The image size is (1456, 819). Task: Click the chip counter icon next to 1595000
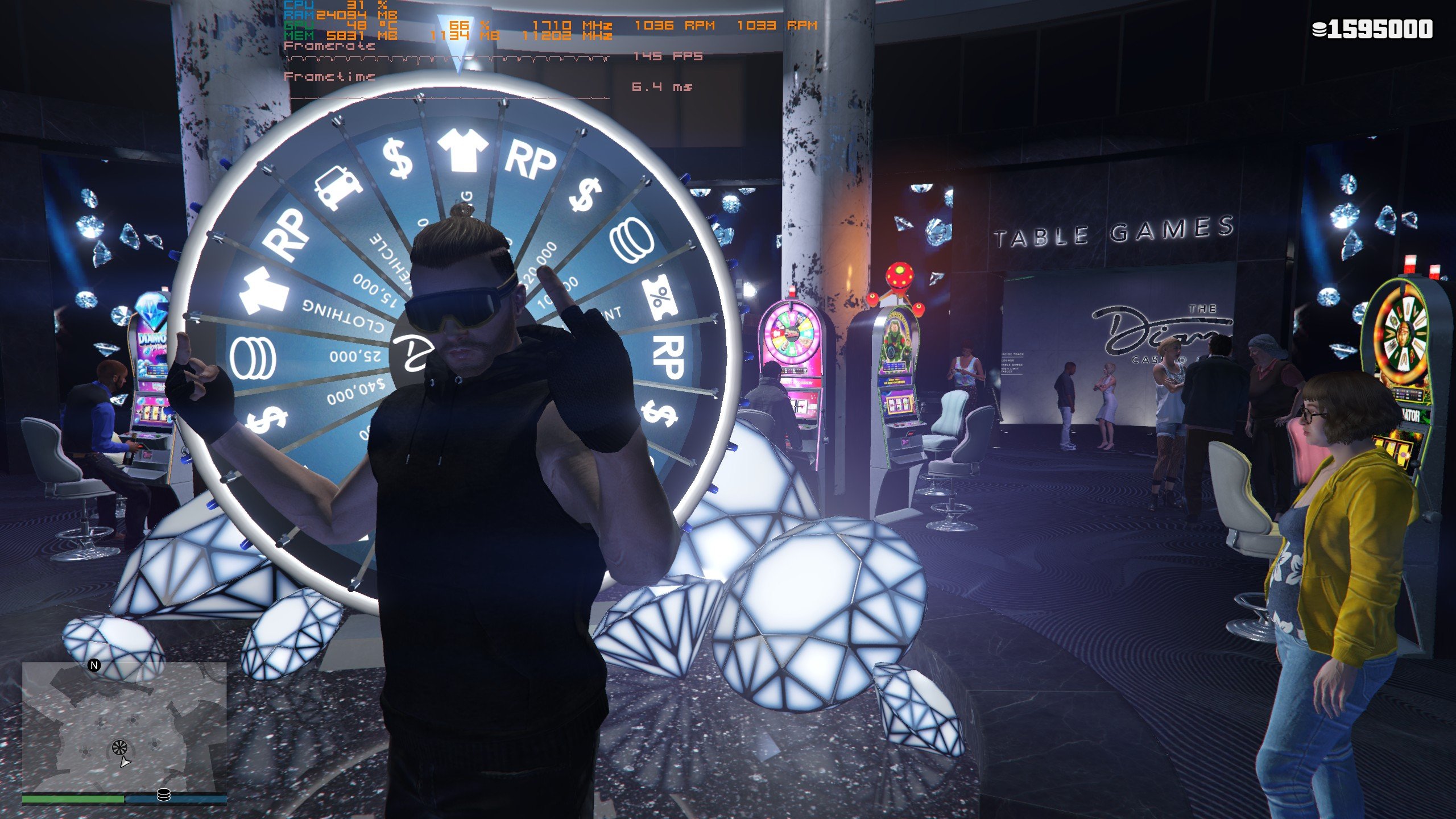1318,27
